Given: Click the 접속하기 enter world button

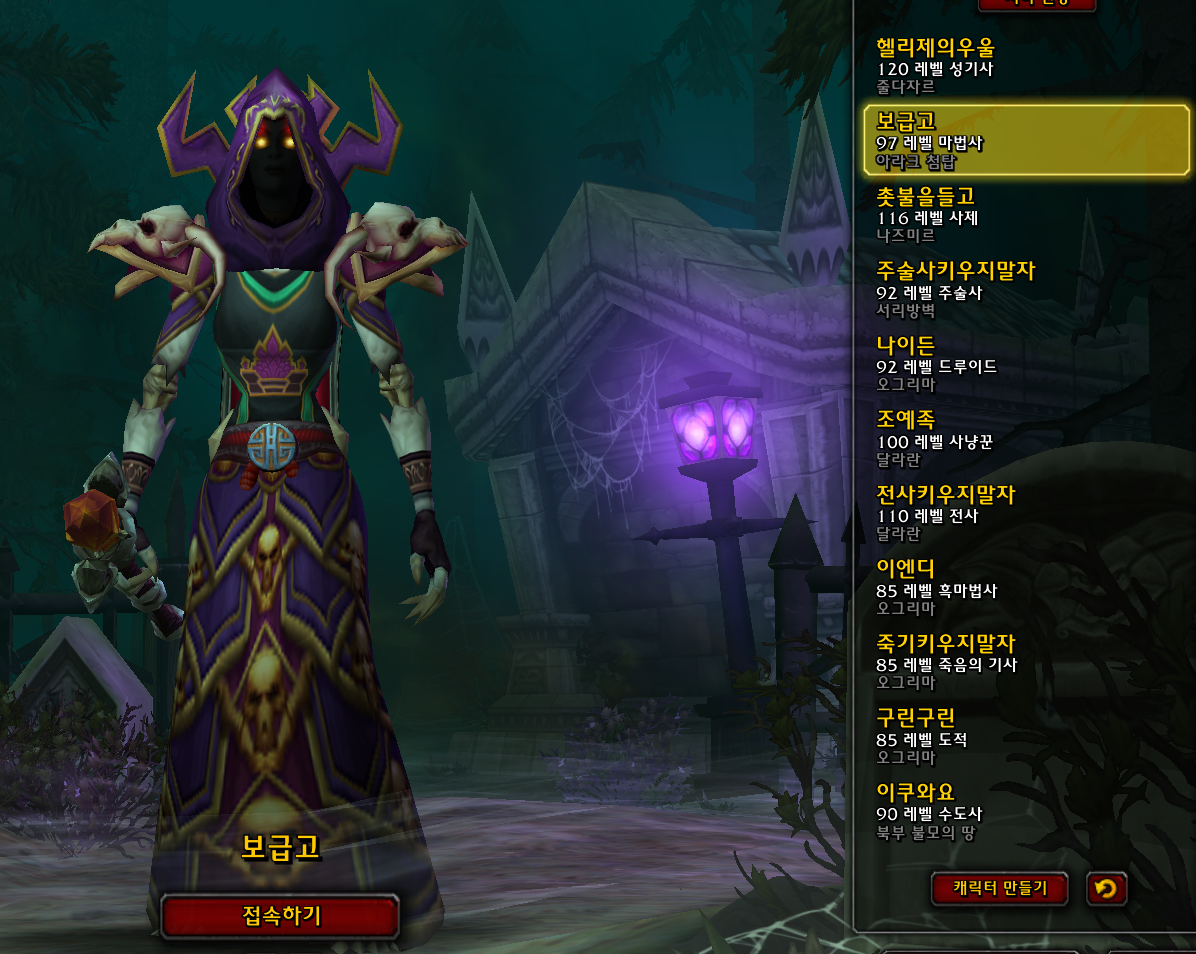Looking at the screenshot, I should [280, 915].
